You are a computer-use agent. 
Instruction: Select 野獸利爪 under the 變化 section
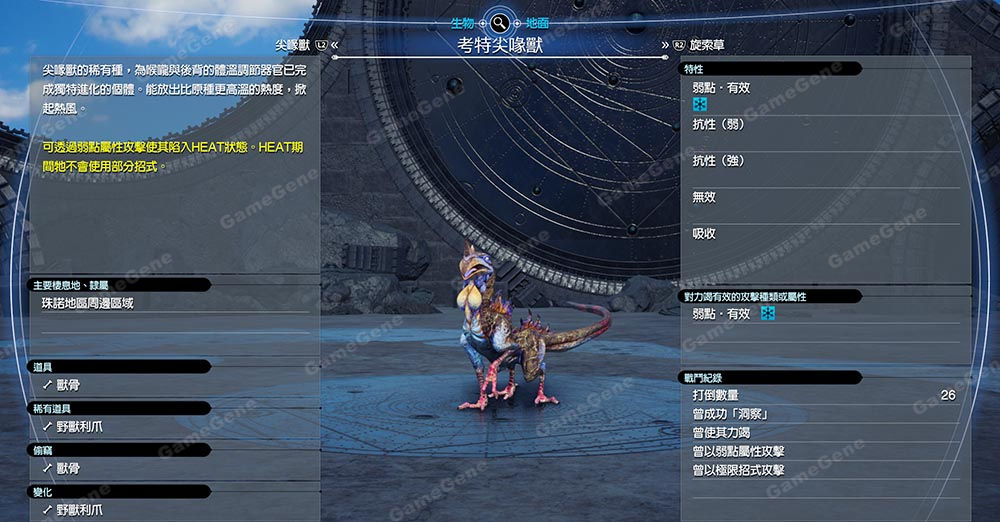[x=79, y=510]
